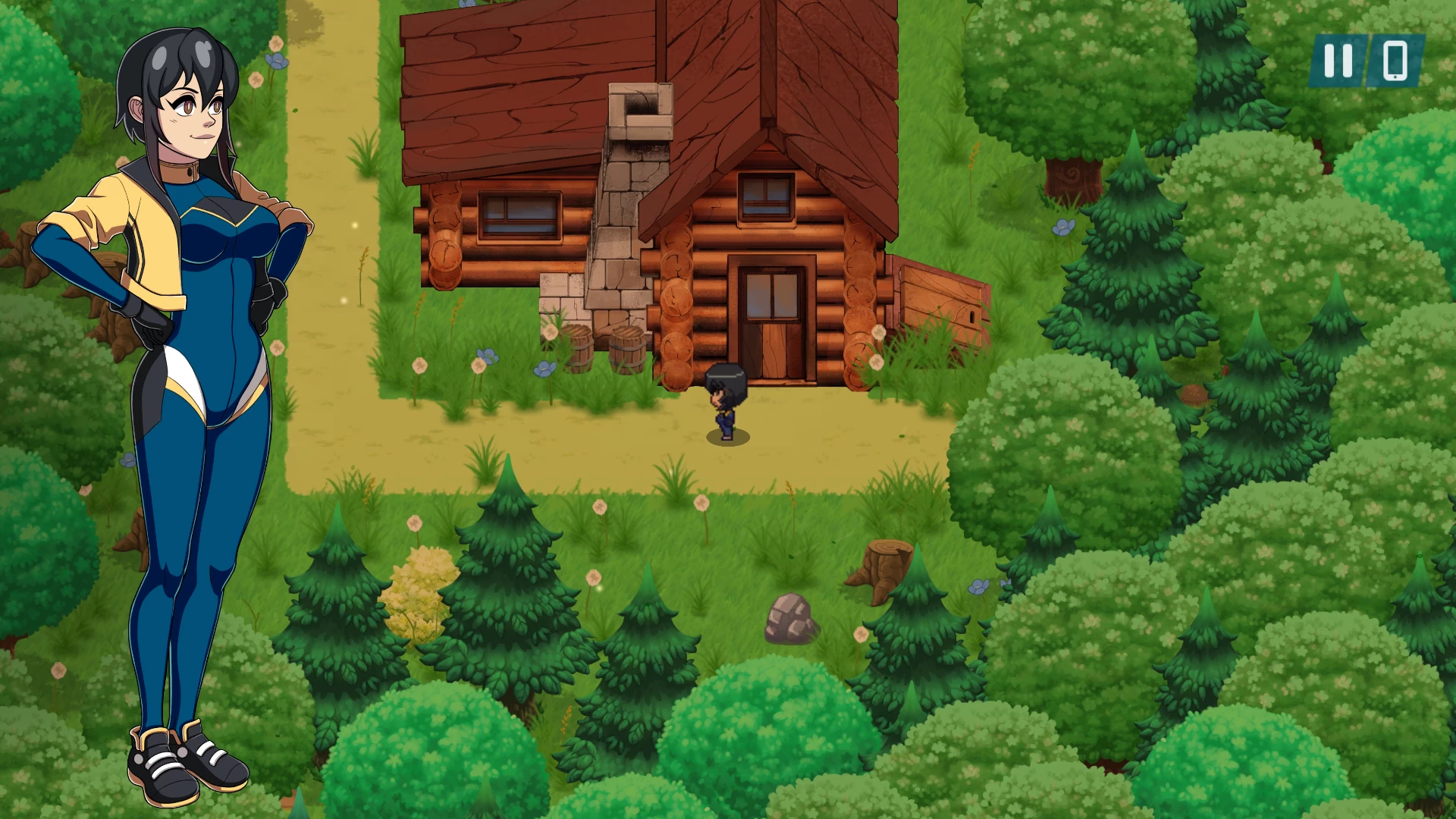
Task: Pause the game with the pause button
Action: [1338, 61]
